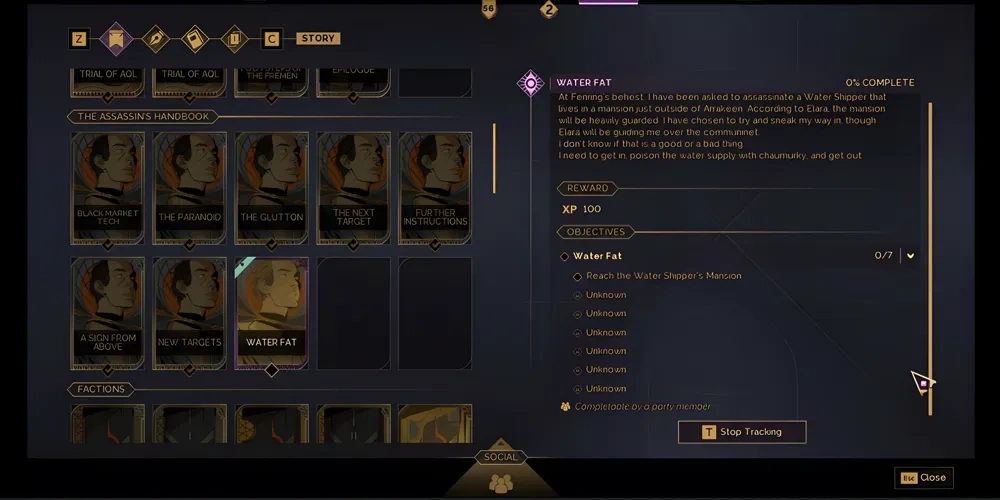
Task: Select The Glutton quest card
Action: pyautogui.click(x=271, y=188)
